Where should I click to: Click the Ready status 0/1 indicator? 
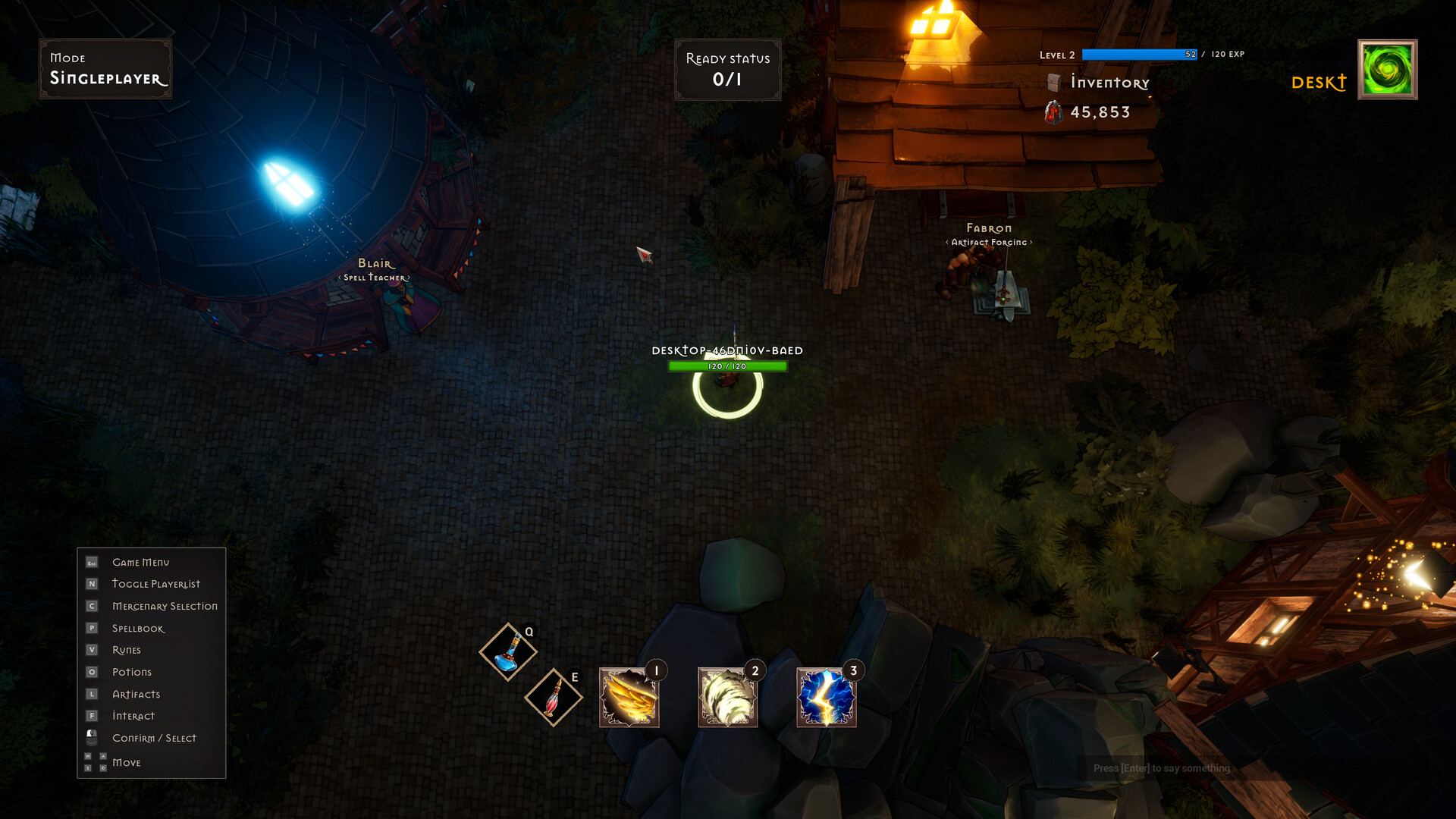tap(726, 70)
